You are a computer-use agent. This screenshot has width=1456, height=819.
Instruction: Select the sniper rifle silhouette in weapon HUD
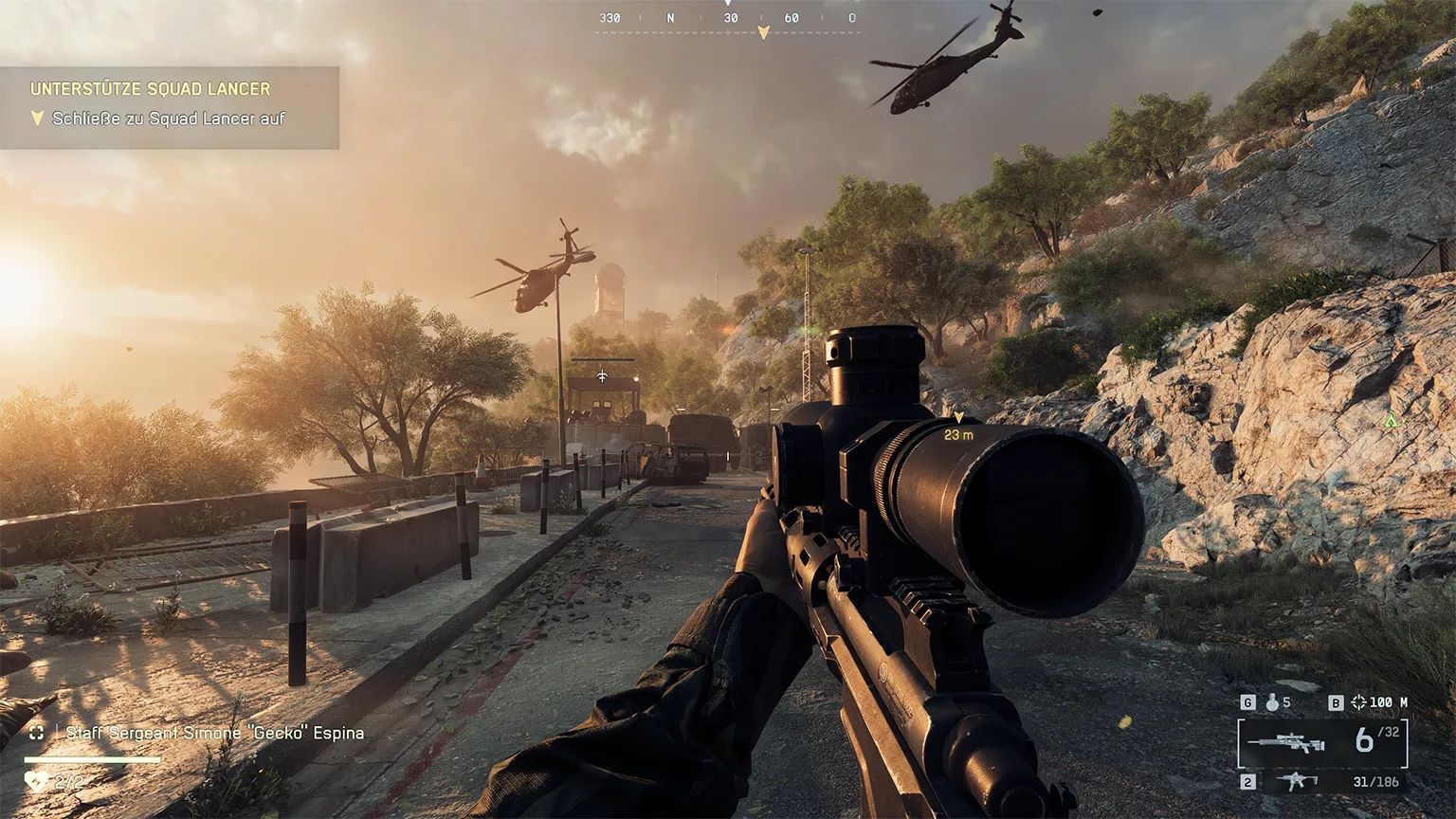click(1286, 741)
